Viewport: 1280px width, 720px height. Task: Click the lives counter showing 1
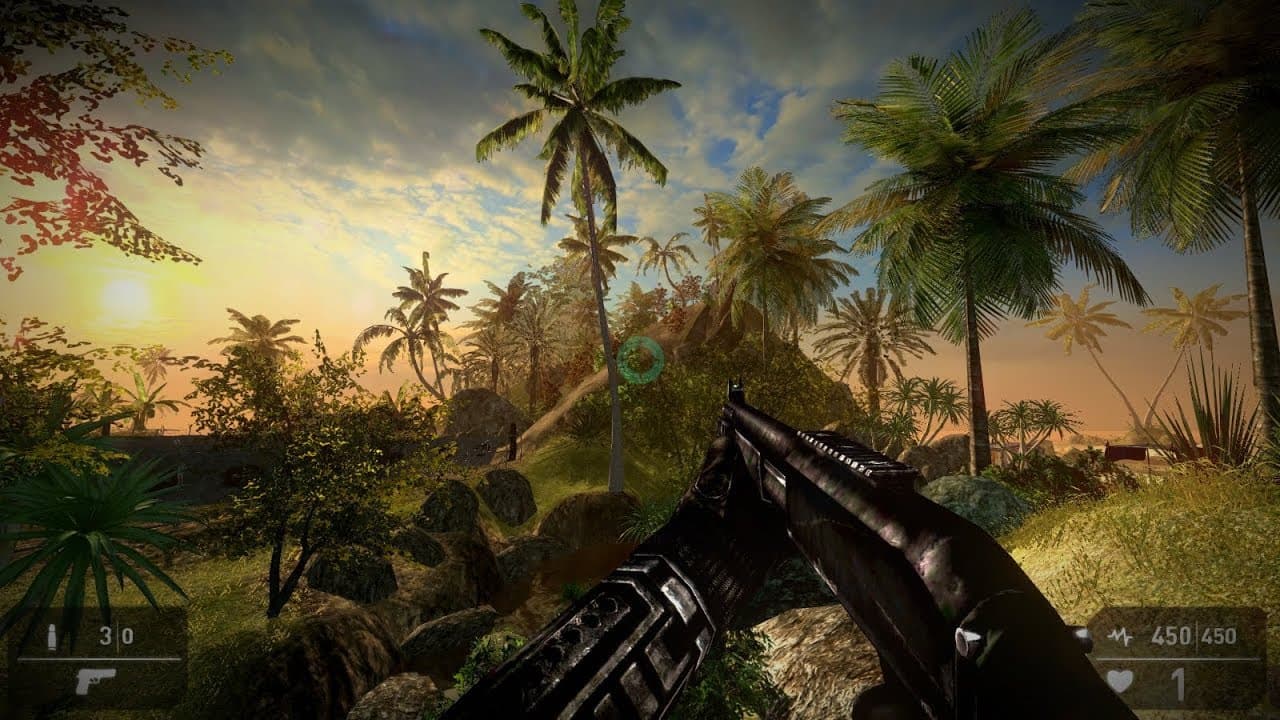point(1178,683)
